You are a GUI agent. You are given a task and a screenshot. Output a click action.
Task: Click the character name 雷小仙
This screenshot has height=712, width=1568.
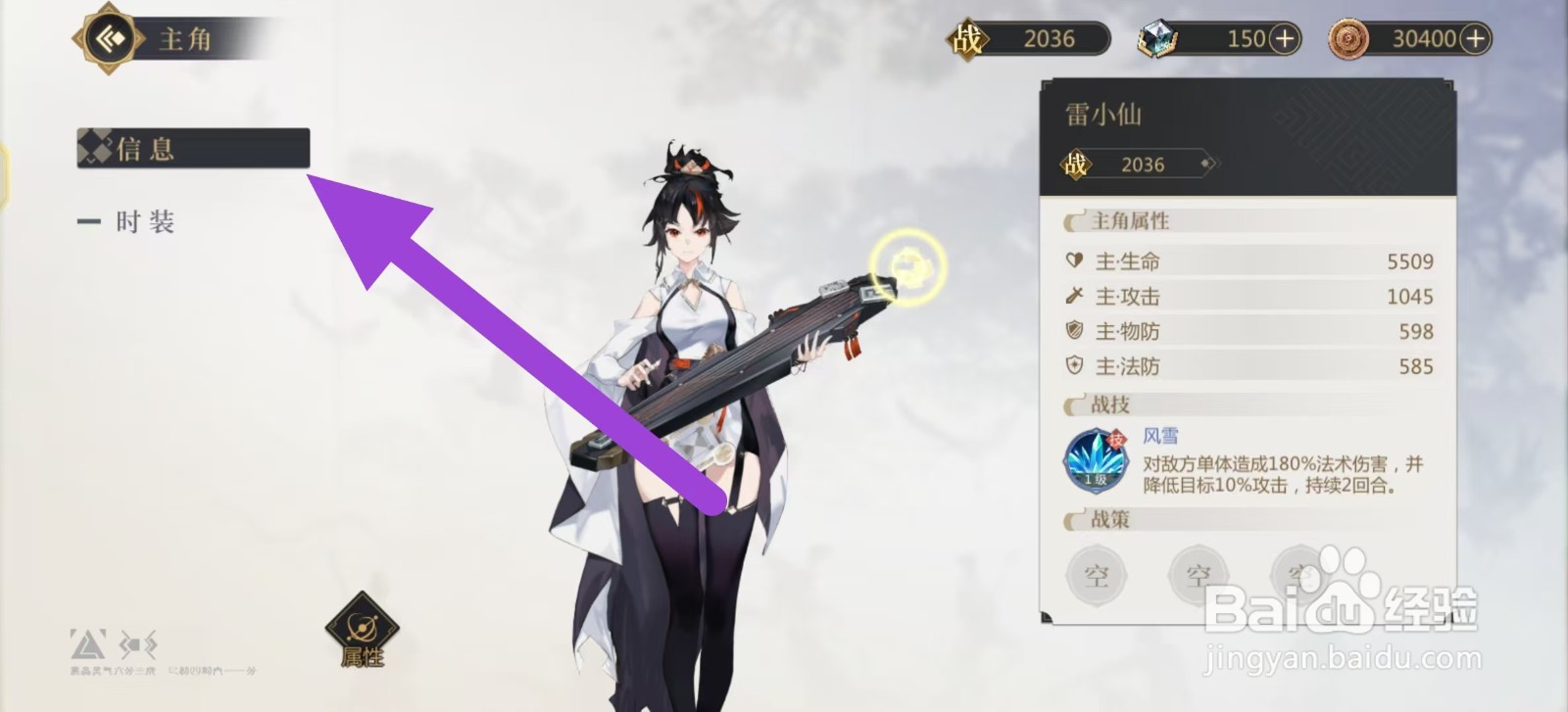(1104, 114)
